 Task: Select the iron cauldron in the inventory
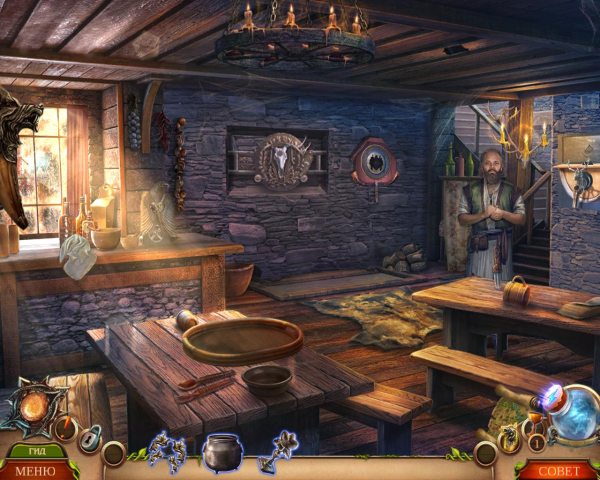[x=222, y=451]
